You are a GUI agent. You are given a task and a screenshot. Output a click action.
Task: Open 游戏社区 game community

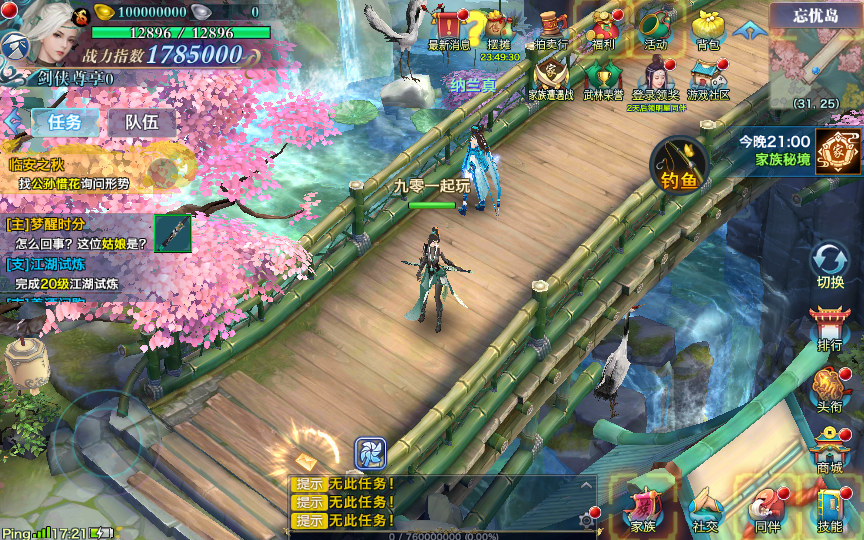707,75
